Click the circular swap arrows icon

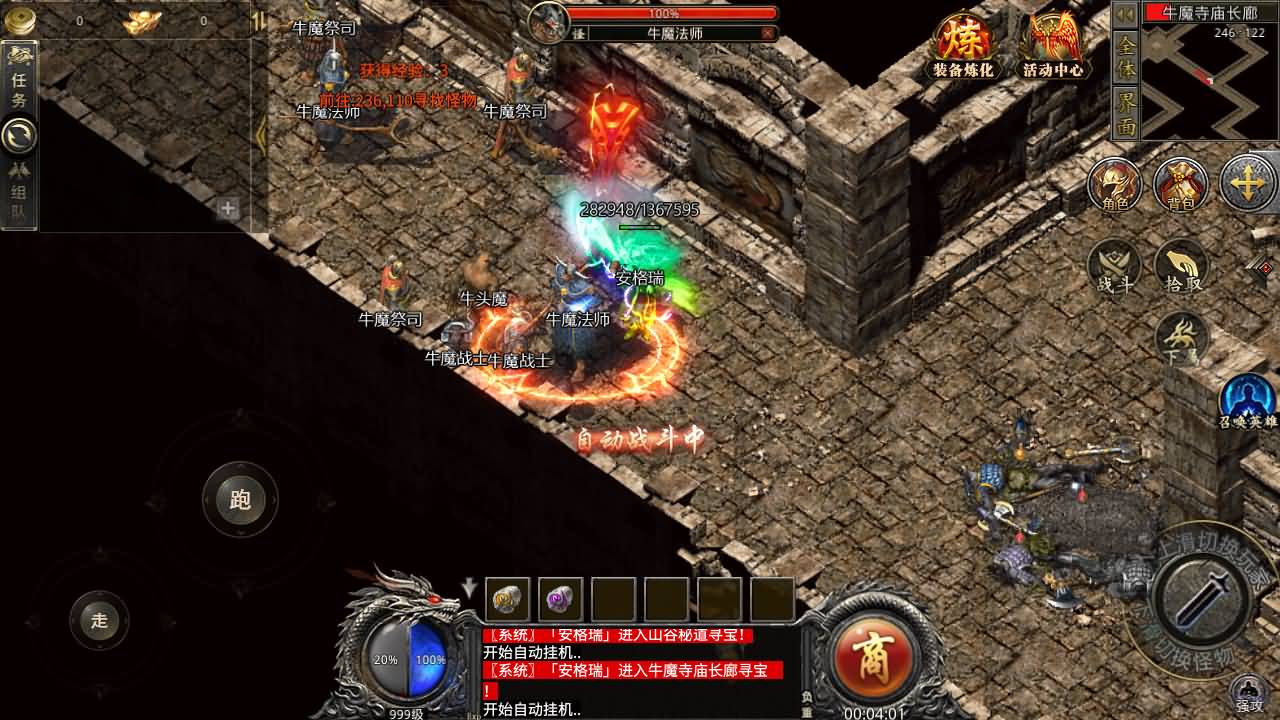coord(19,135)
